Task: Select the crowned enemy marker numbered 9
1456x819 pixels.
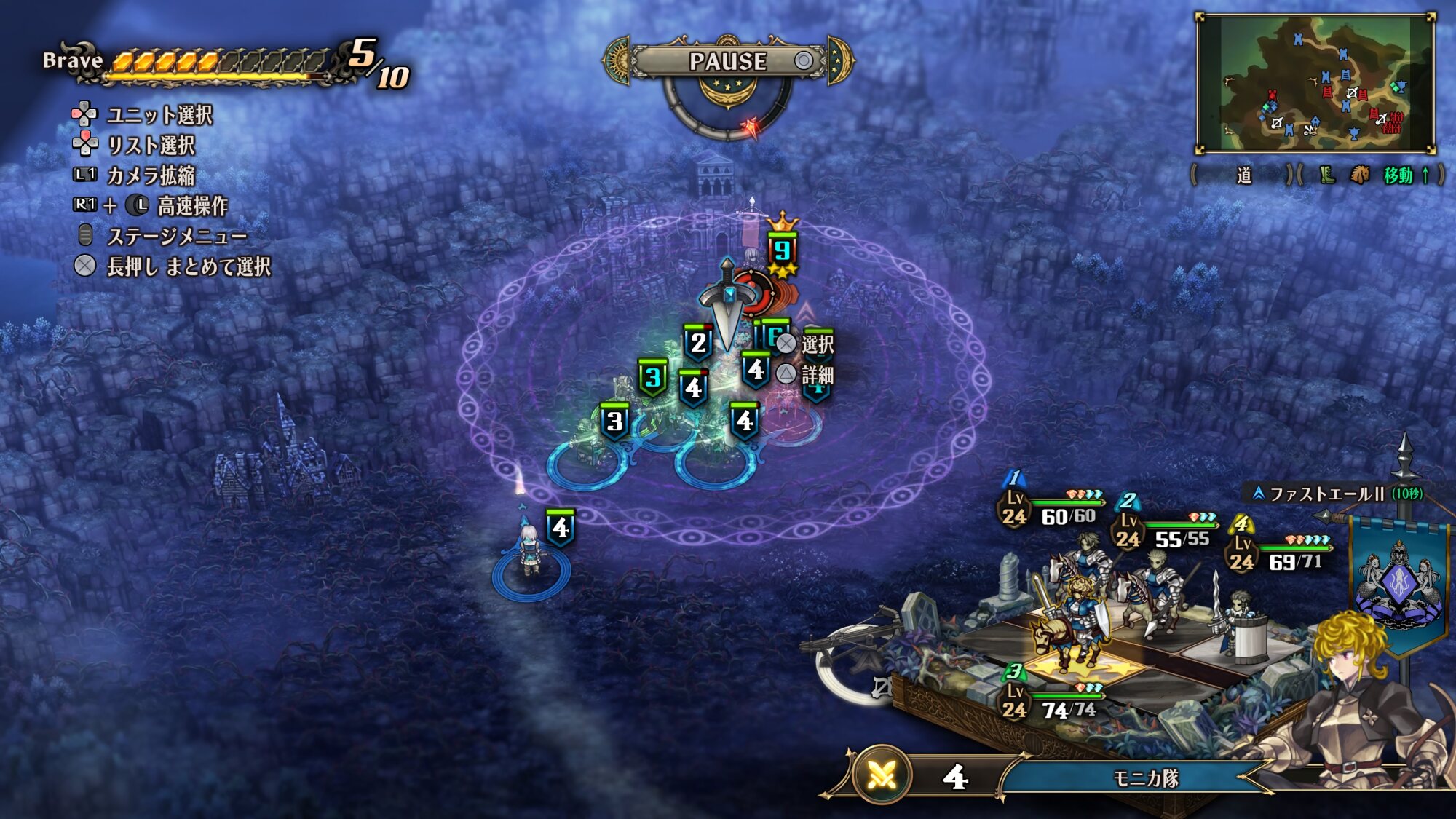Action: point(782,251)
